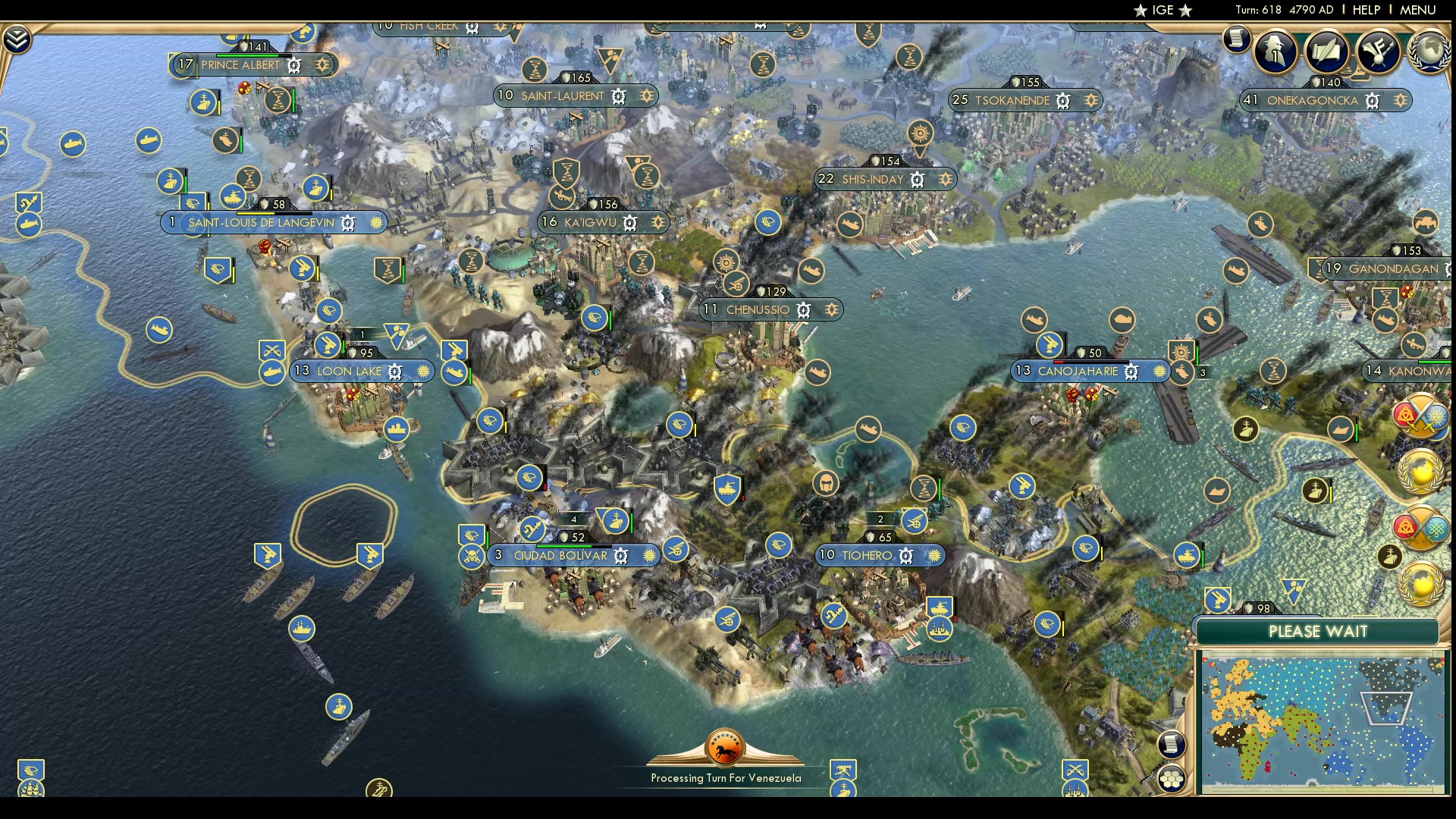Select the crossed-swords unit flag near Loon Lake
Viewport: 1456px width, 819px height.
(271, 350)
